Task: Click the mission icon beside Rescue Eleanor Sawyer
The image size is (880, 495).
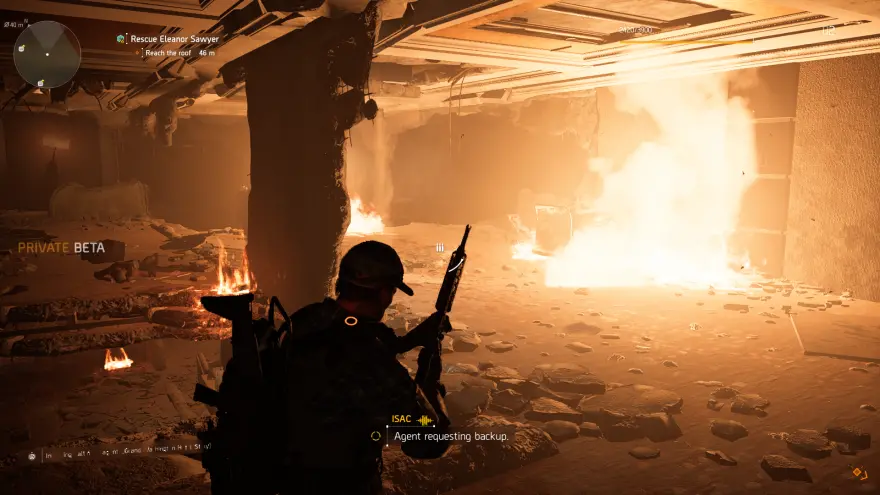Action: 121,39
